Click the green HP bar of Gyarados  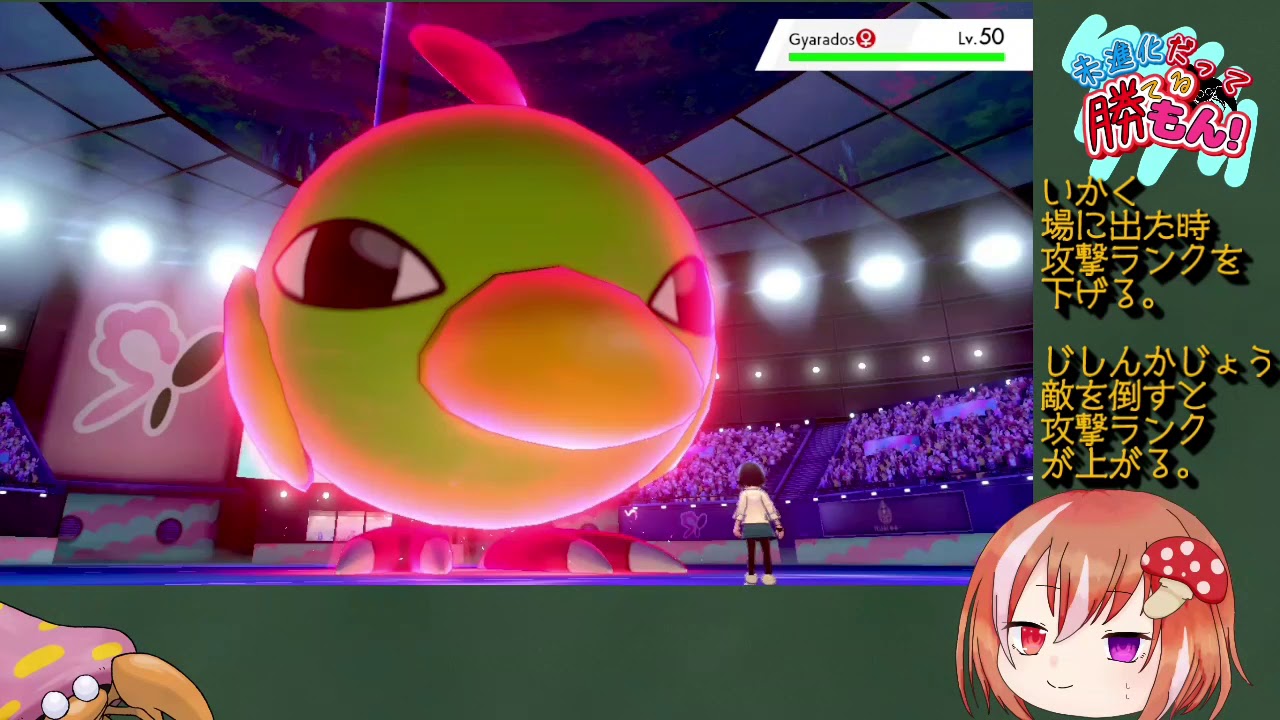[895, 57]
